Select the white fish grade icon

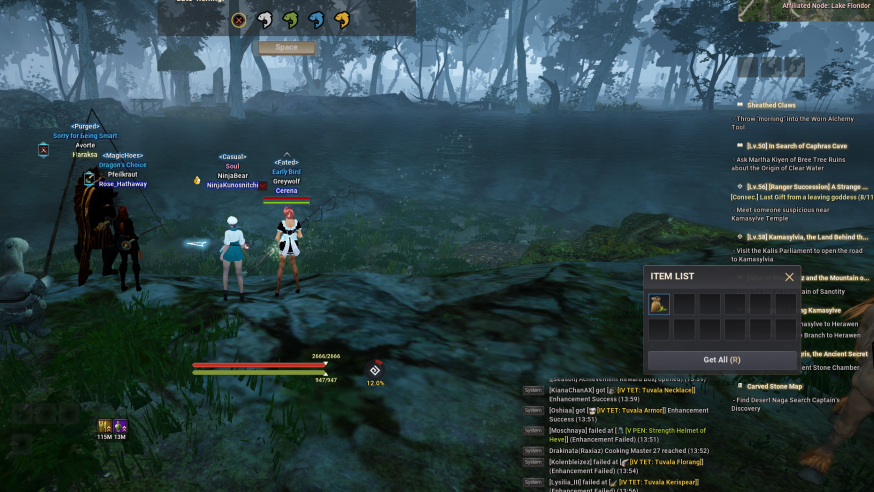click(x=264, y=19)
